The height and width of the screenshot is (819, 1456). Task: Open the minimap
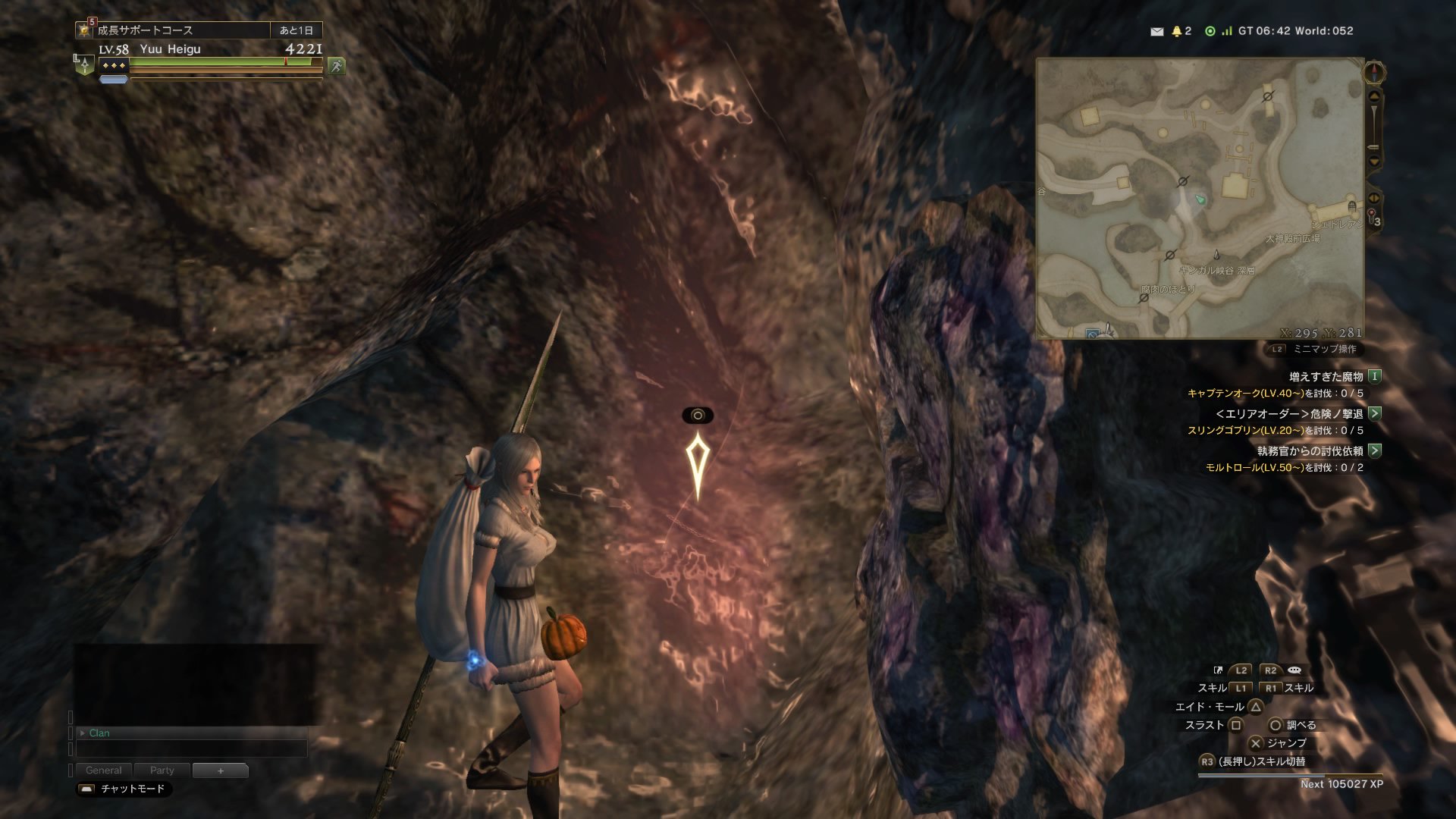[x=1200, y=197]
